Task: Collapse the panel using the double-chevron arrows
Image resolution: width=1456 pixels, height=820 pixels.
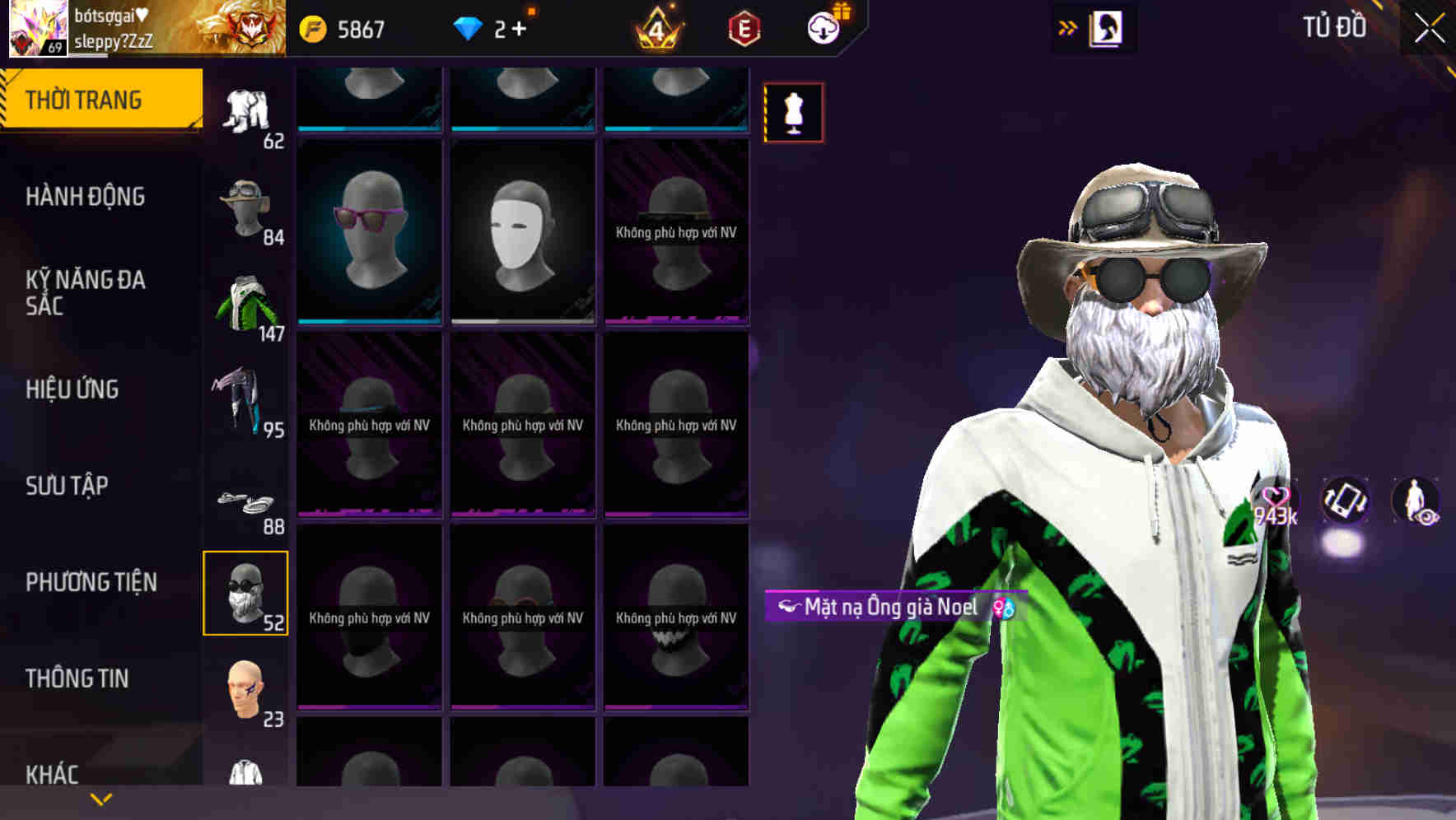Action: (x=1068, y=27)
